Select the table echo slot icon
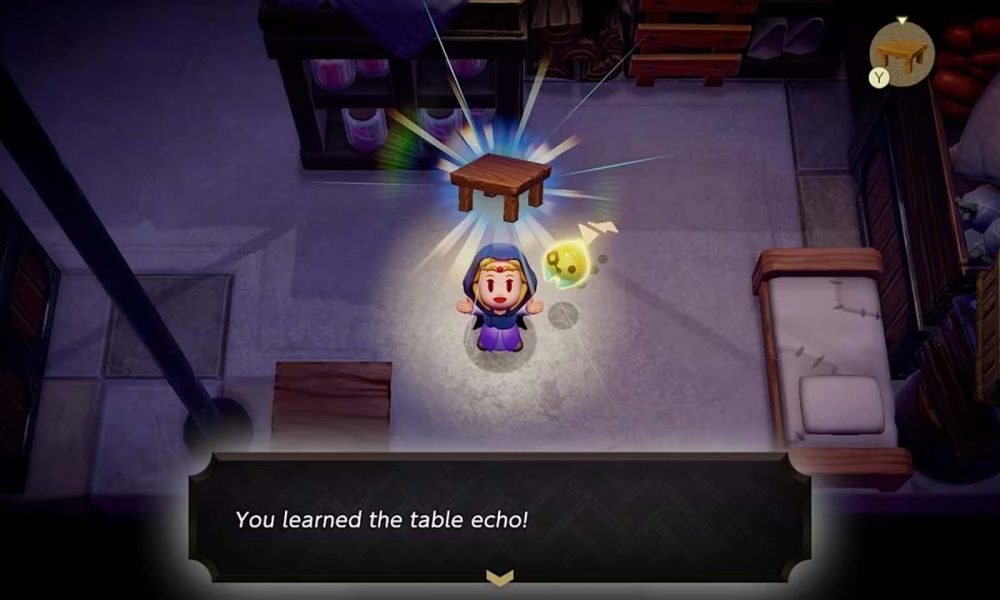Screen dimensions: 1000x600 coord(902,54)
